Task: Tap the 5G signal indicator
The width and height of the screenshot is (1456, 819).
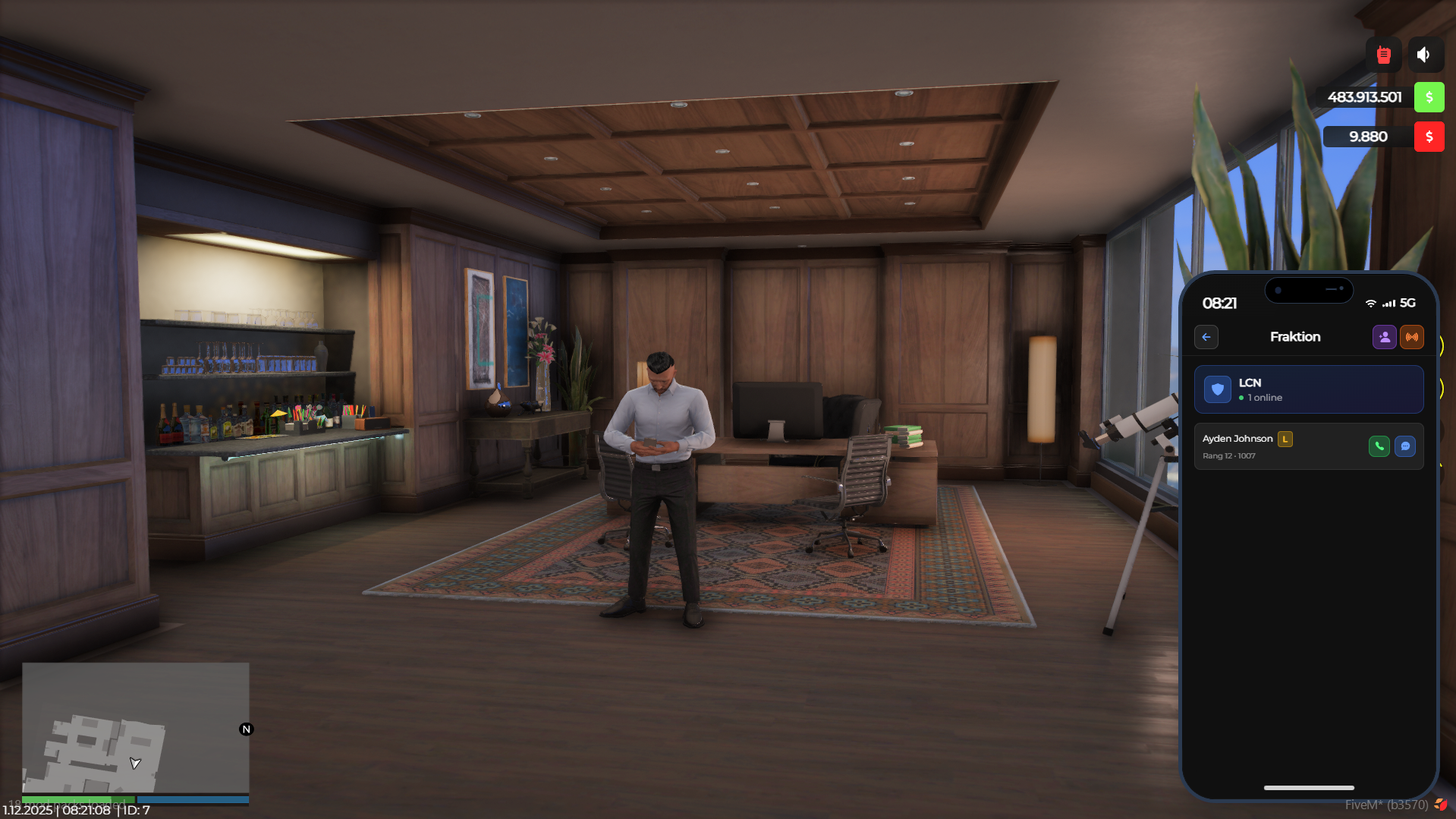Action: click(1408, 303)
